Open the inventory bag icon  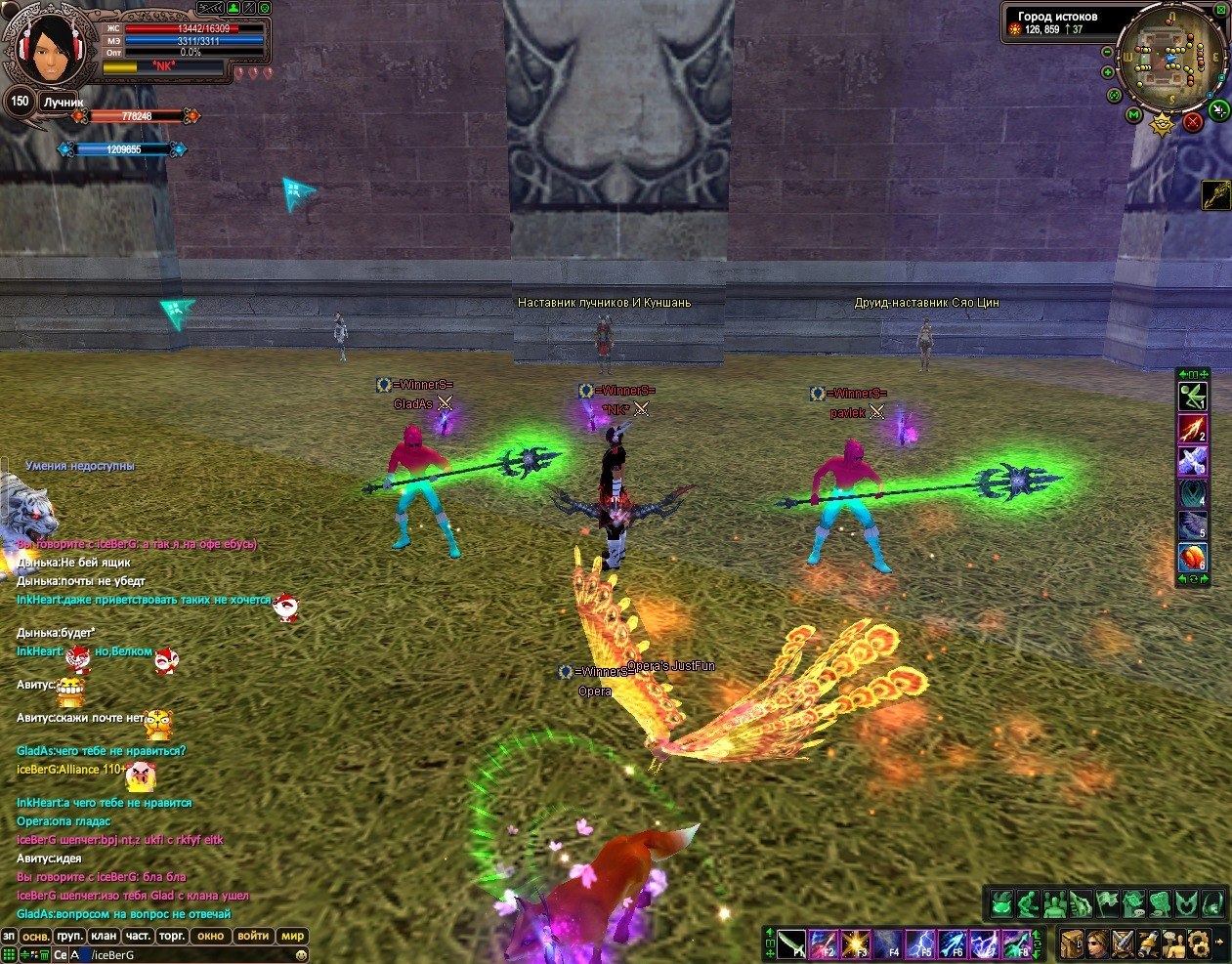1072,943
